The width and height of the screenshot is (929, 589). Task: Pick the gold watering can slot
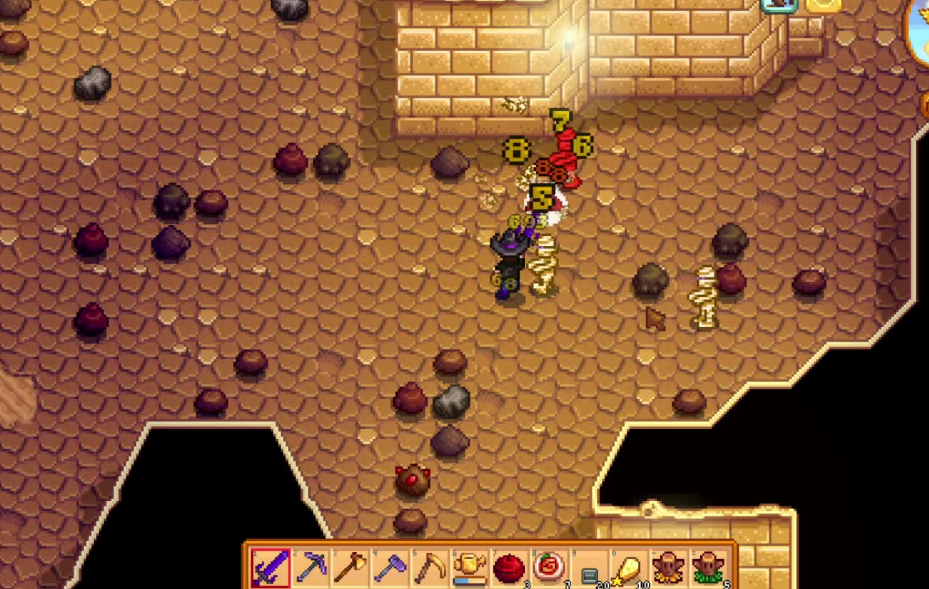pos(469,568)
